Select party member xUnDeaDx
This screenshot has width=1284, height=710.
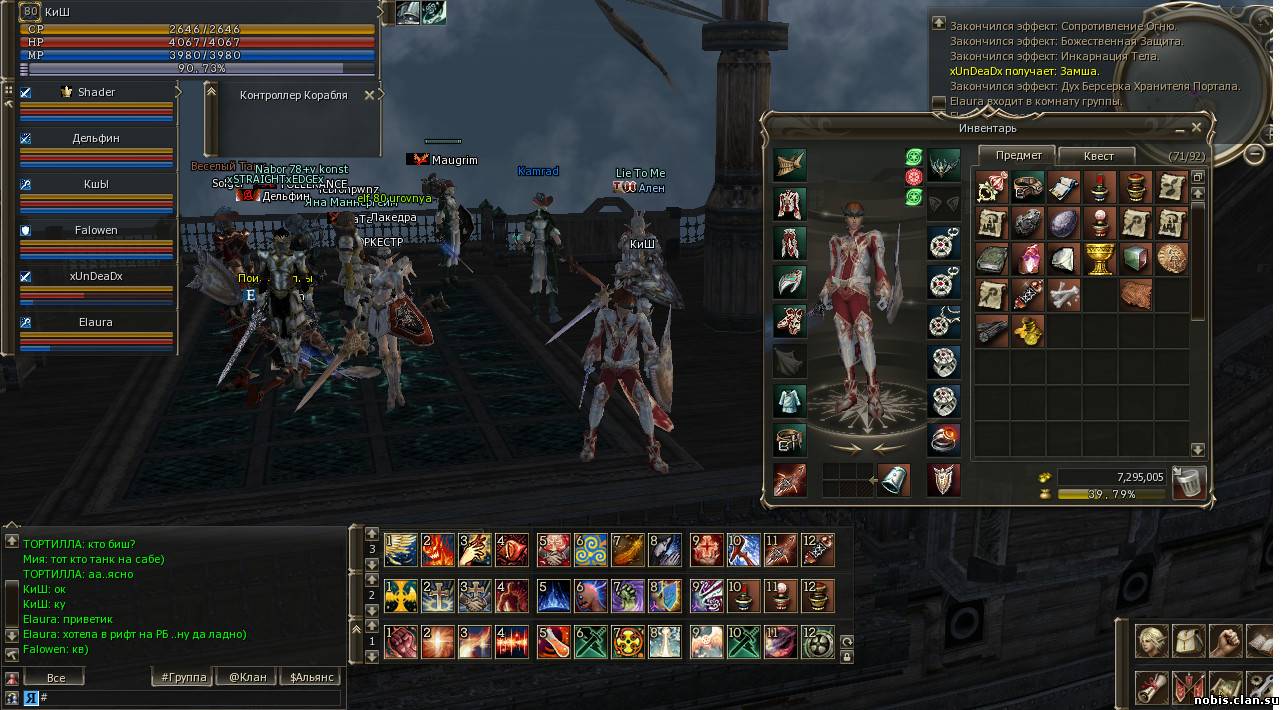click(96, 276)
